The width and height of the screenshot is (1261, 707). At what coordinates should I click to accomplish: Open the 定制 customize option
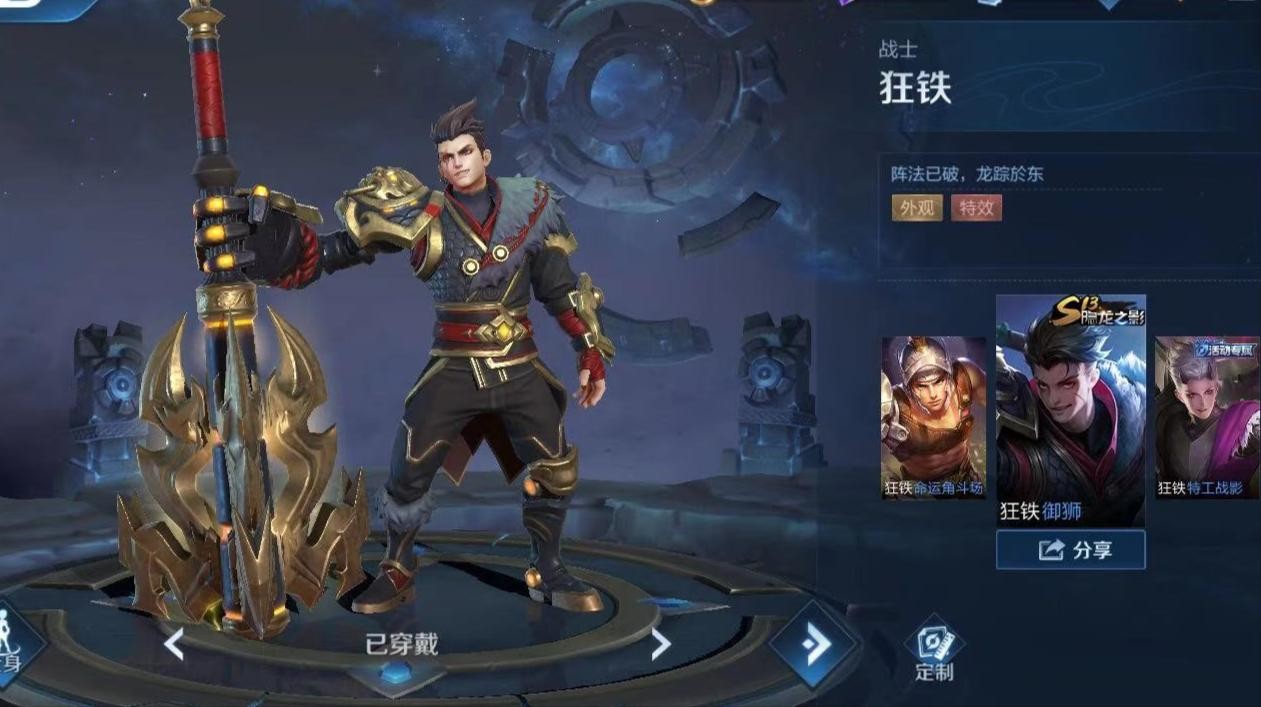[x=934, y=651]
